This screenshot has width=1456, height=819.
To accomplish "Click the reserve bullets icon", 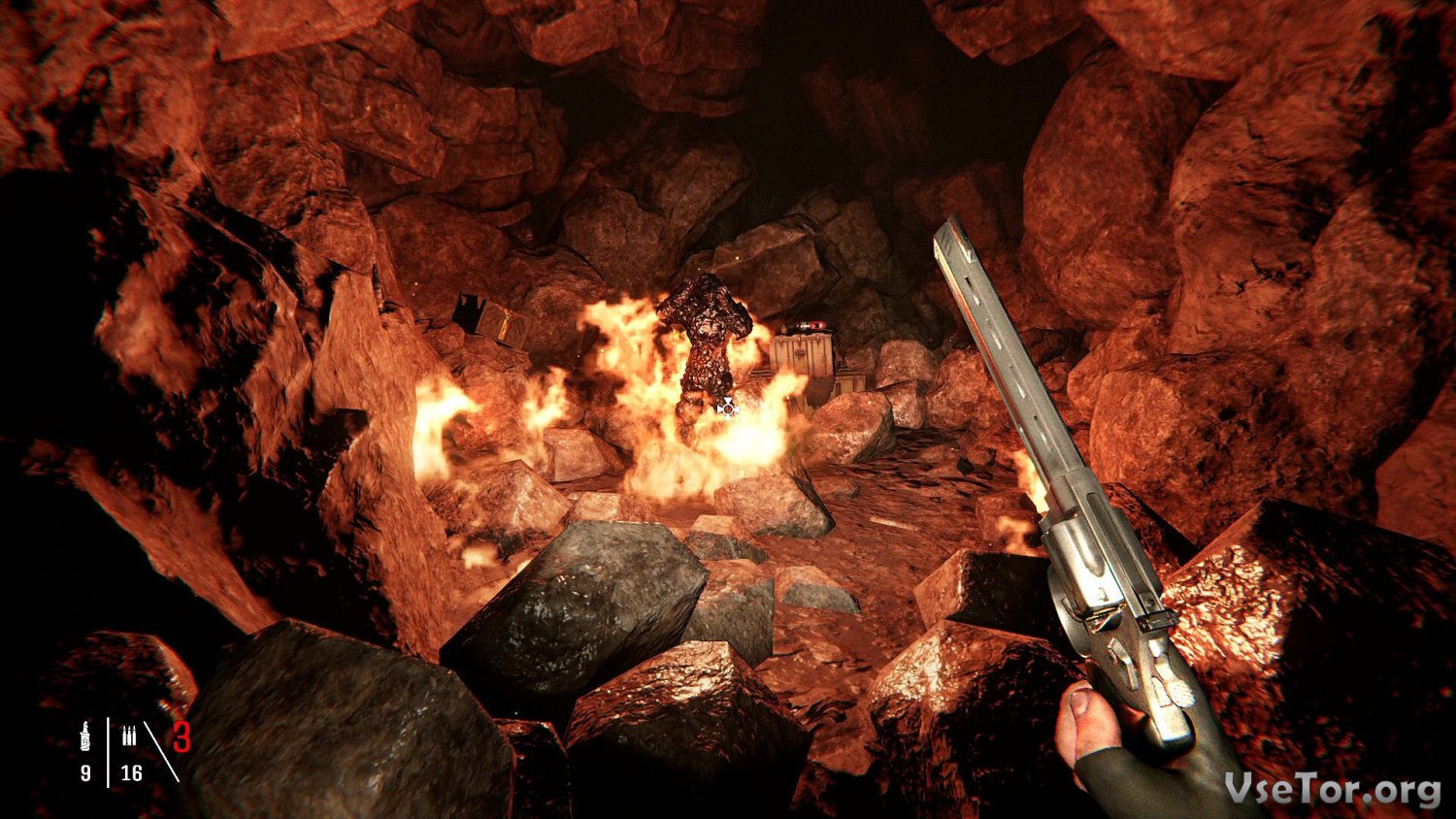I will (x=129, y=737).
